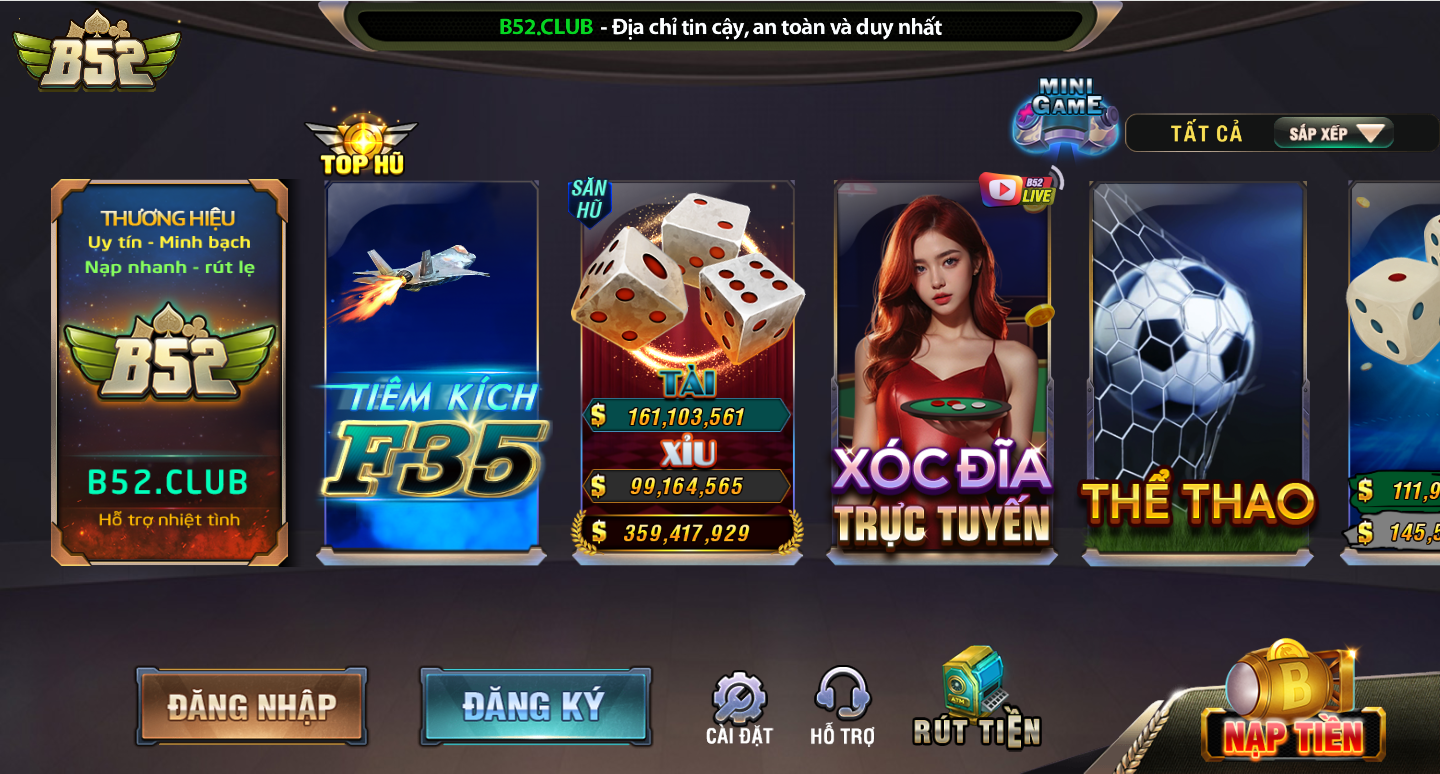Open the SẮP XẾP sorting dropdown
Viewport: 1440px width, 774px height.
click(x=1333, y=132)
